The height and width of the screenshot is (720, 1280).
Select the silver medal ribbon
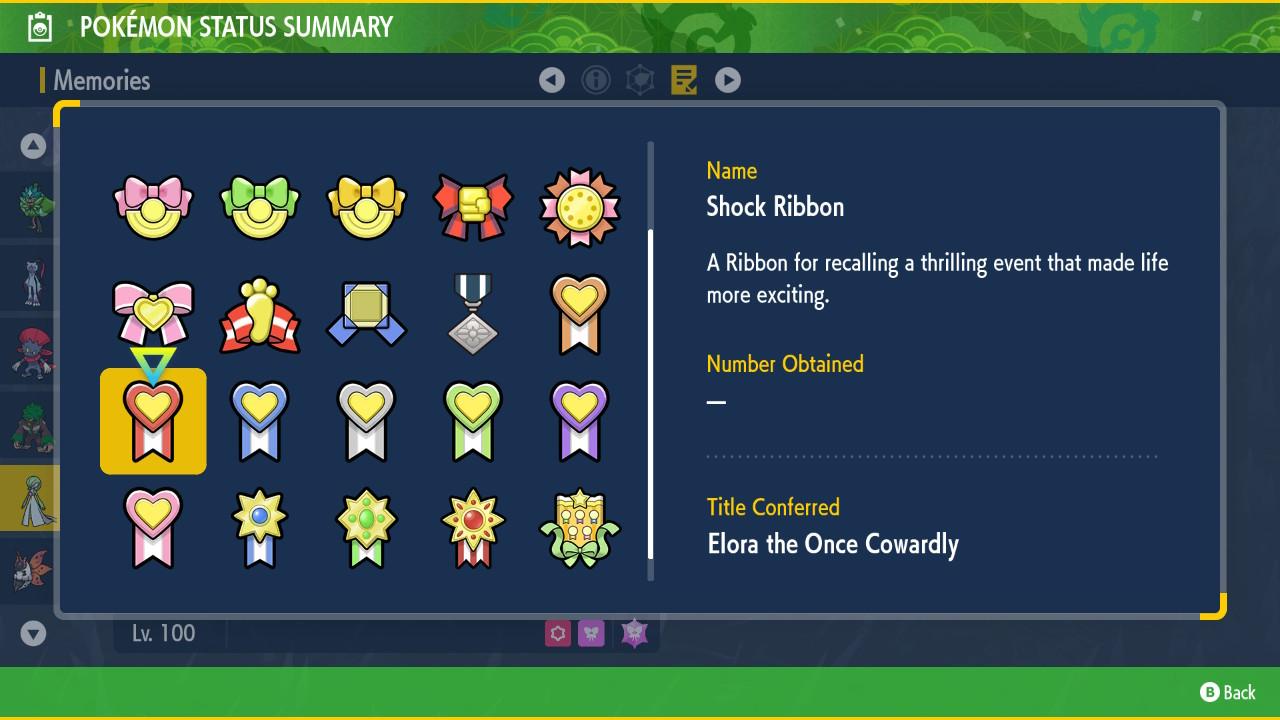(473, 313)
